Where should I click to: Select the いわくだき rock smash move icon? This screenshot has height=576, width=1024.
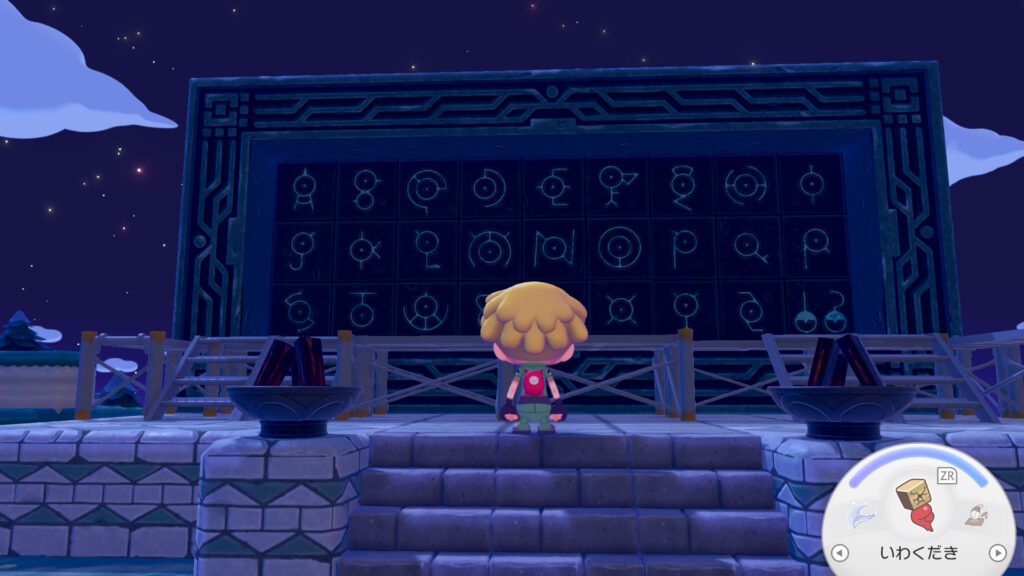coord(915,504)
